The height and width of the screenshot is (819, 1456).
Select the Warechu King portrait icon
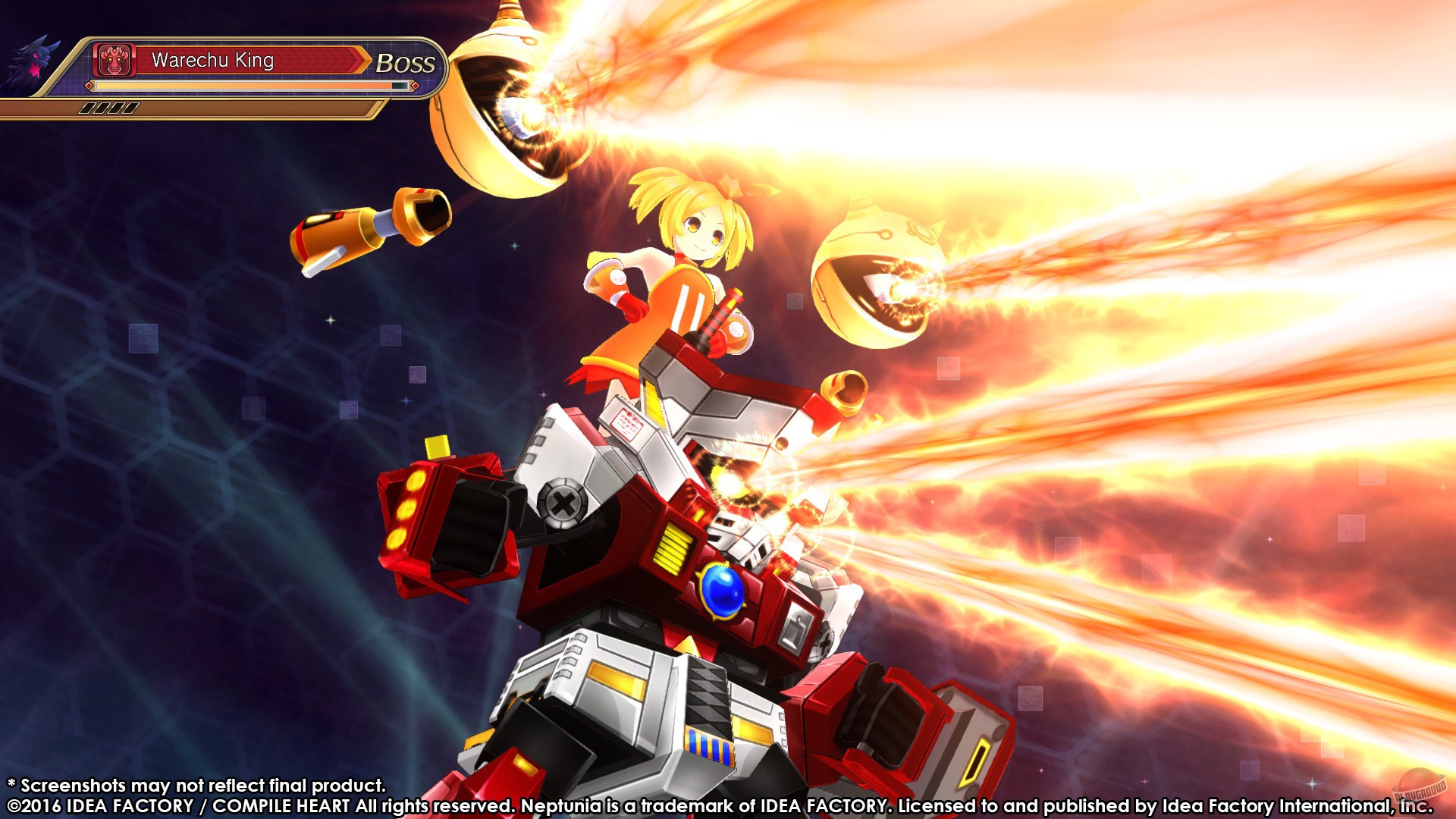(112, 59)
